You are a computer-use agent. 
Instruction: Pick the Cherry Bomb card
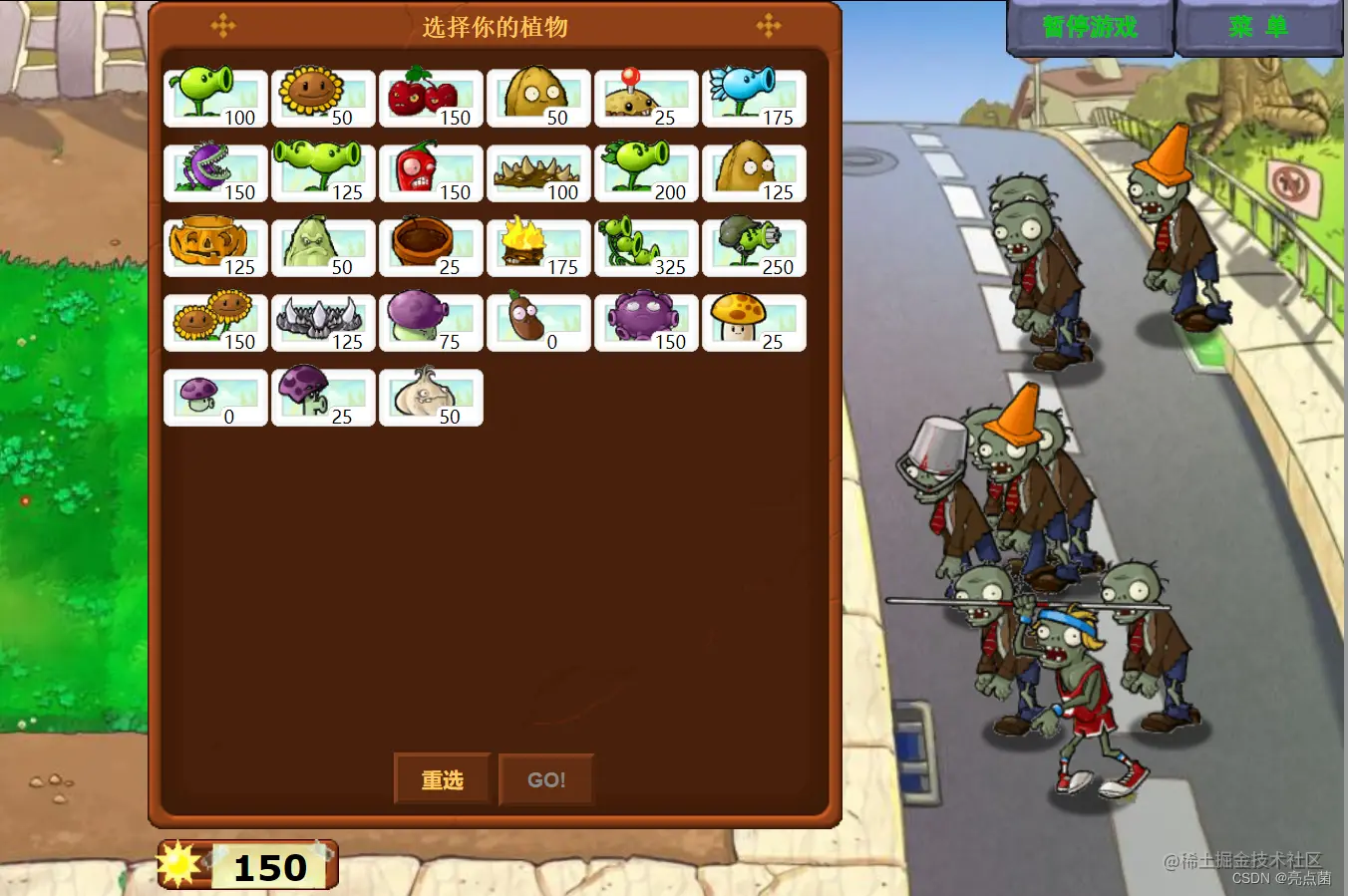[x=431, y=99]
